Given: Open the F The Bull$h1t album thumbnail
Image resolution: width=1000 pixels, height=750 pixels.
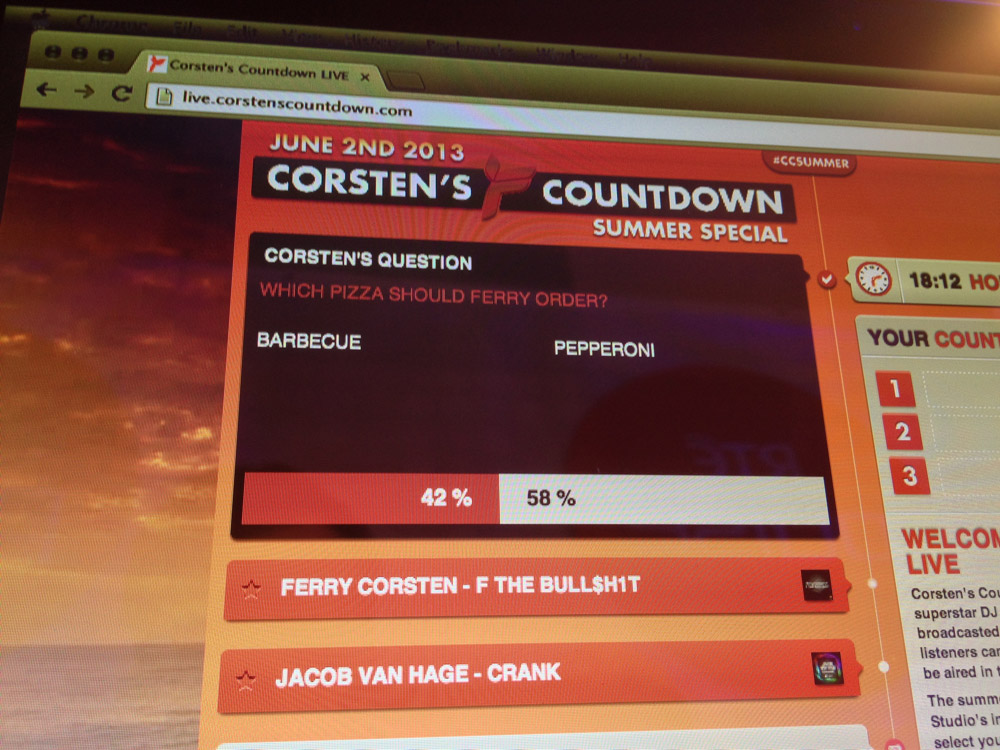Looking at the screenshot, I should 816,586.
